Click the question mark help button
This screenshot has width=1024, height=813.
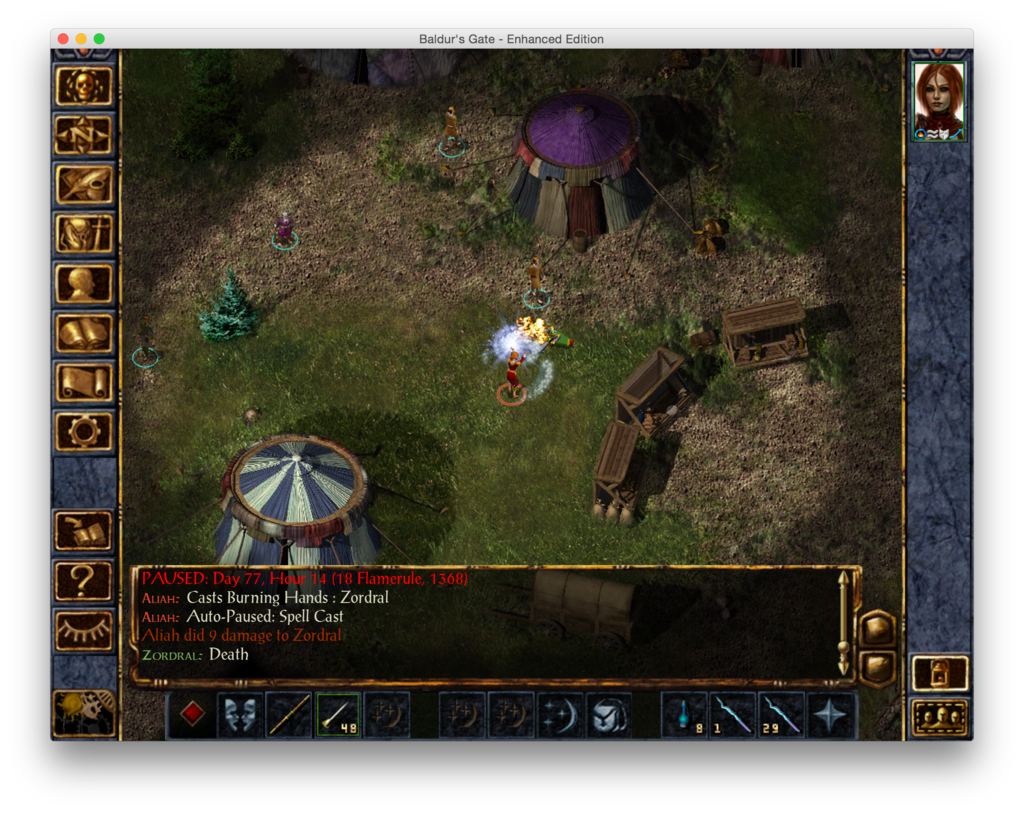click(x=84, y=580)
